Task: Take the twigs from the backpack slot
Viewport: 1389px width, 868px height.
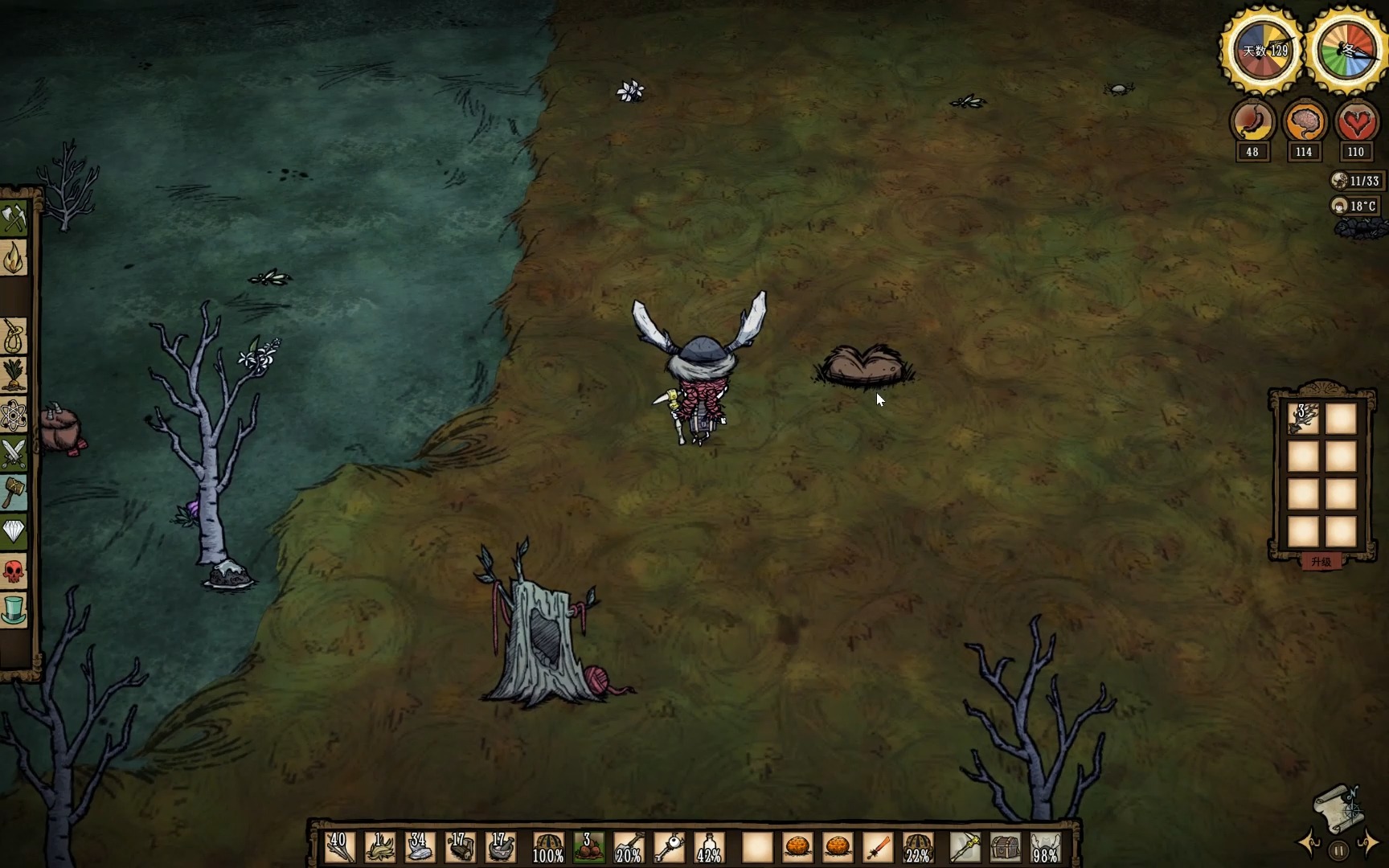Action: (1304, 419)
